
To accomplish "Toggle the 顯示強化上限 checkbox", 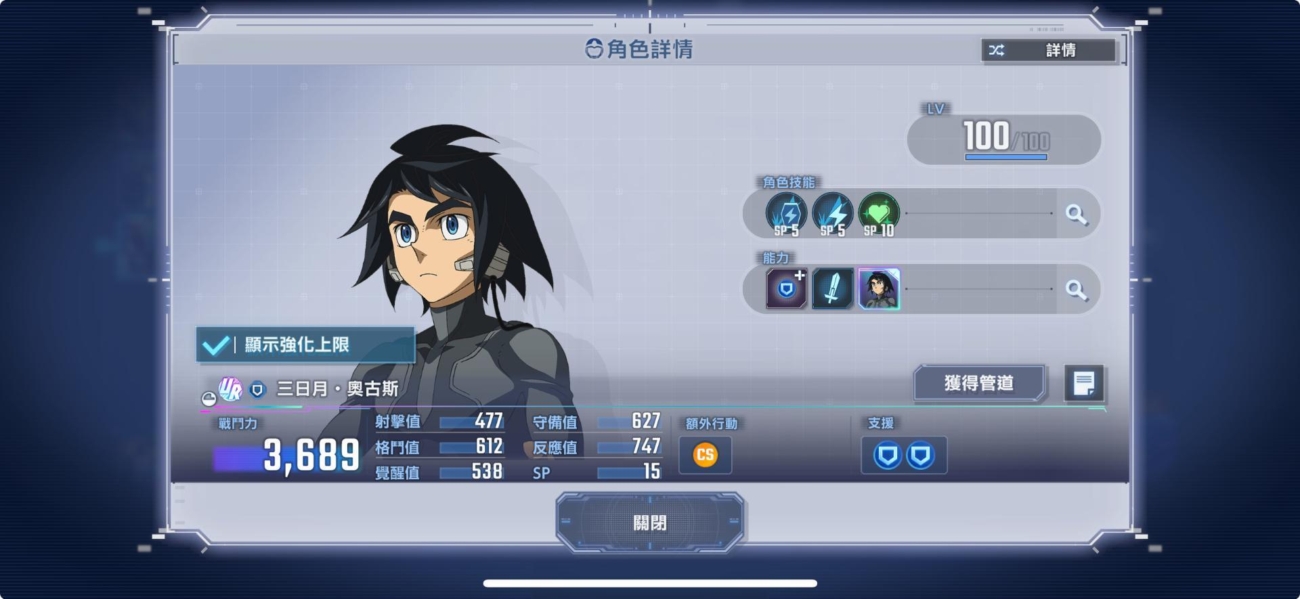I will coord(305,345).
